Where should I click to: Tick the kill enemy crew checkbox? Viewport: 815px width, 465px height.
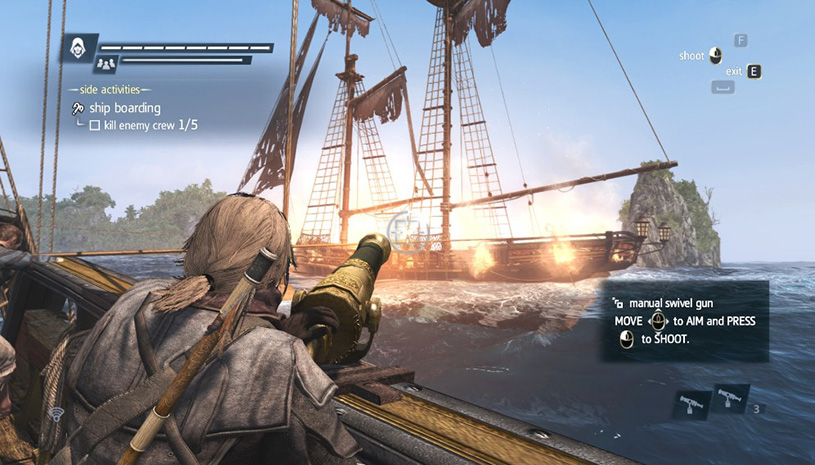click(x=95, y=126)
